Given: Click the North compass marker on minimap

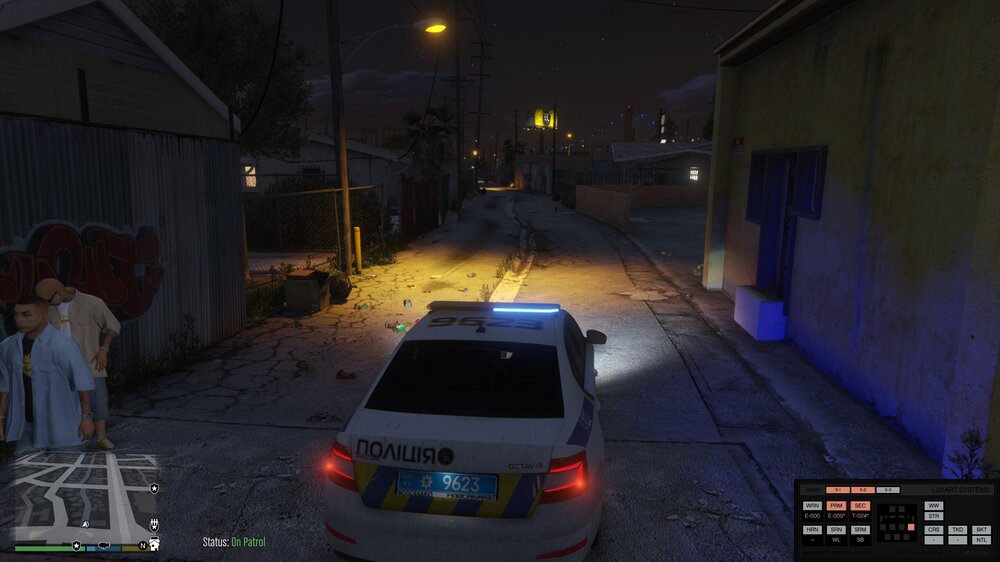Looking at the screenshot, I should [x=142, y=546].
